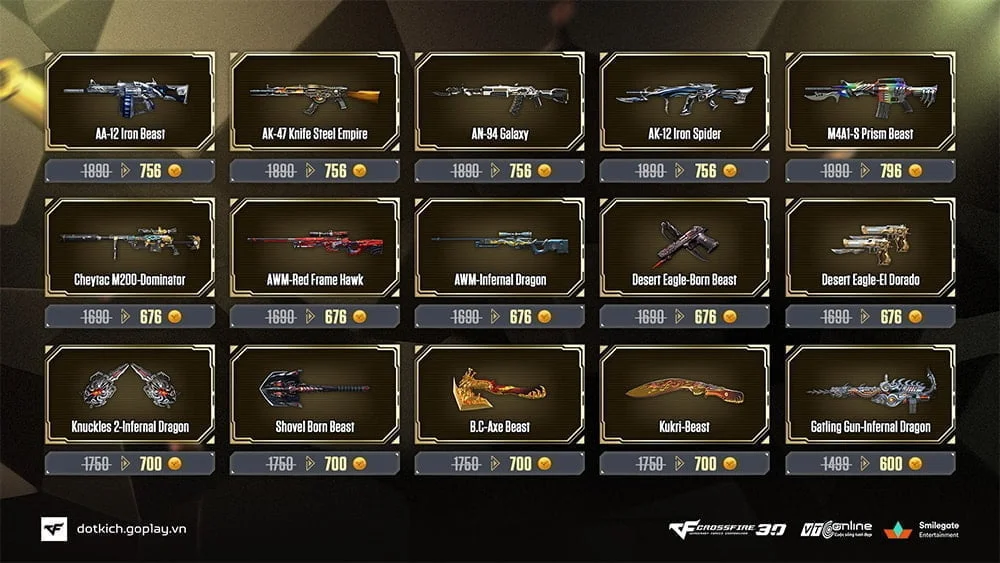Choose the AK-47 Knife Steel Empire card
The image size is (1000, 563).
pos(315,101)
